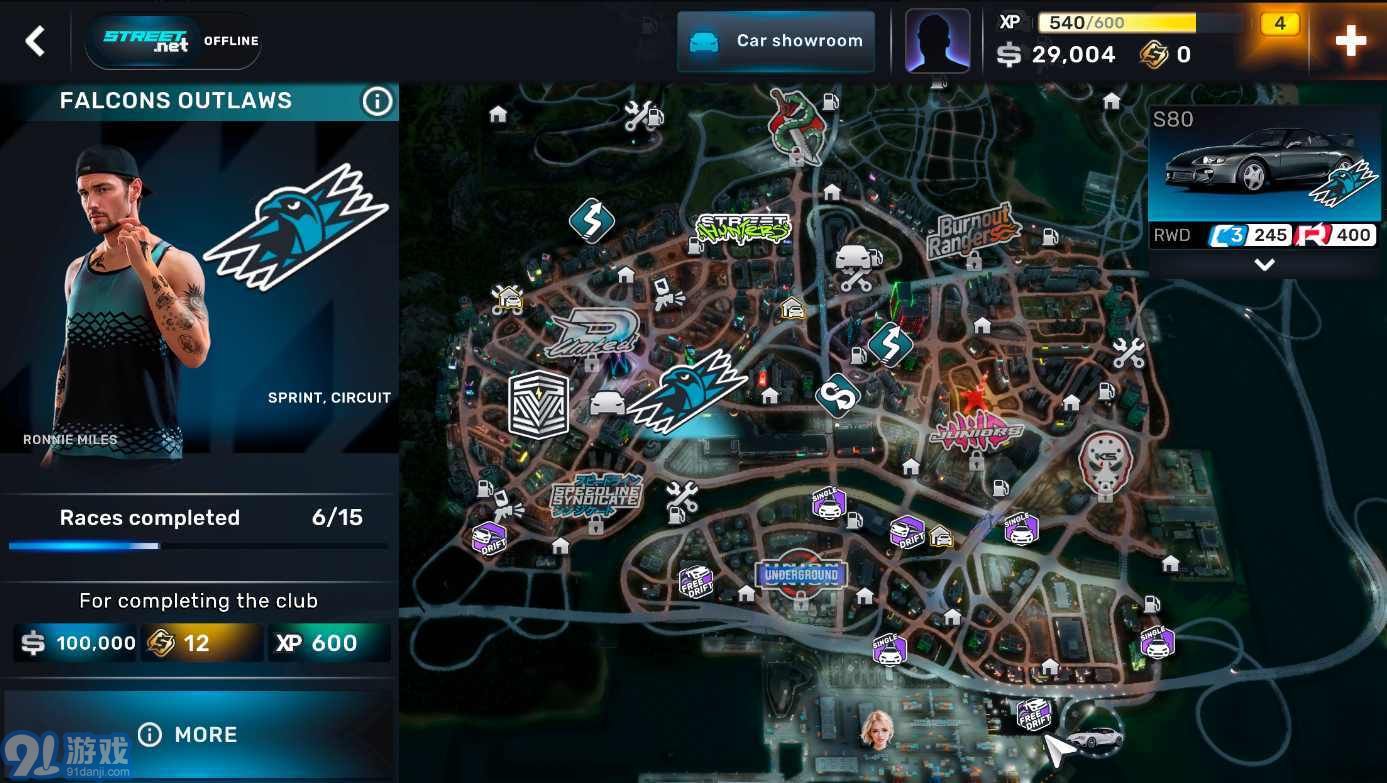Open the Car showroom
Image resolution: width=1387 pixels, height=783 pixels.
coord(775,40)
